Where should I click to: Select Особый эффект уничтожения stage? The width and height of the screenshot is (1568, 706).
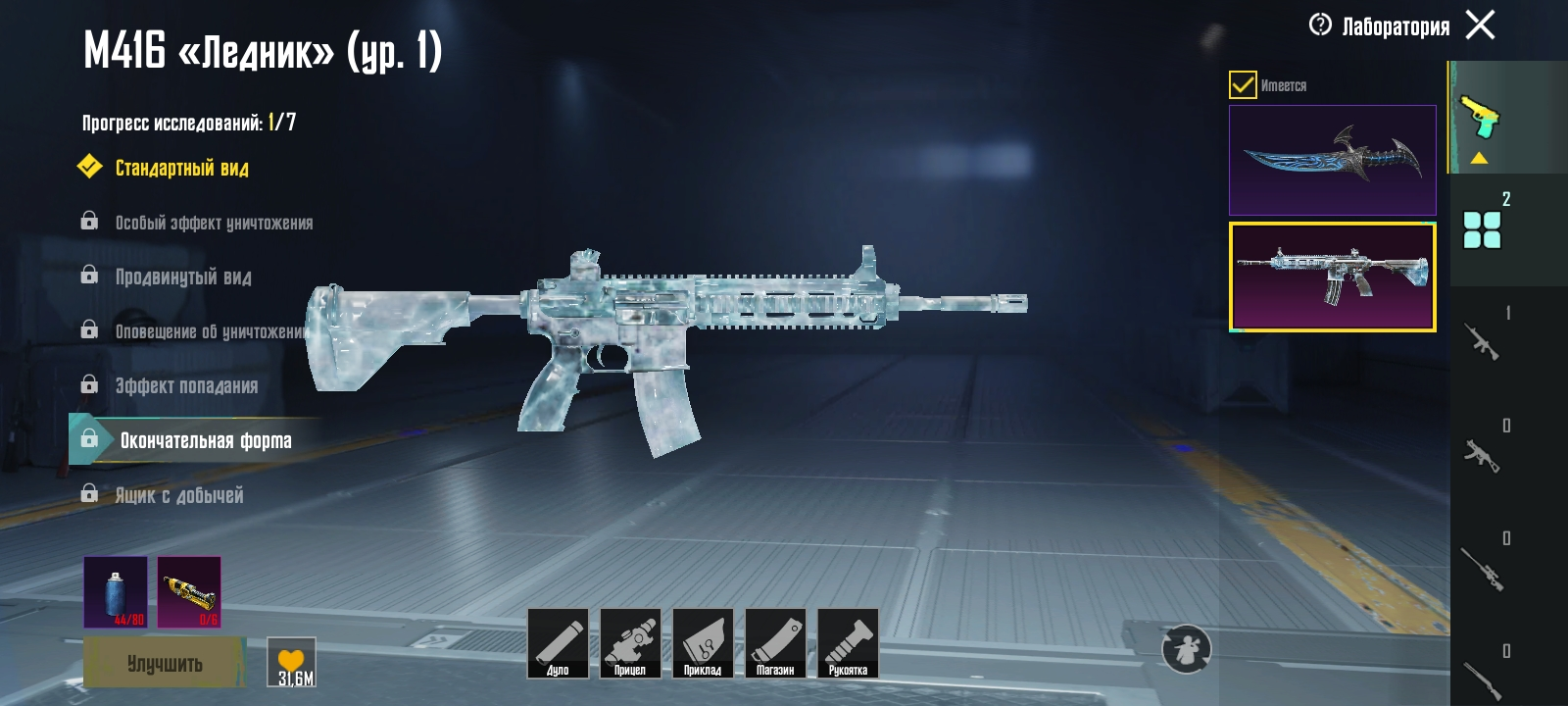coord(214,223)
